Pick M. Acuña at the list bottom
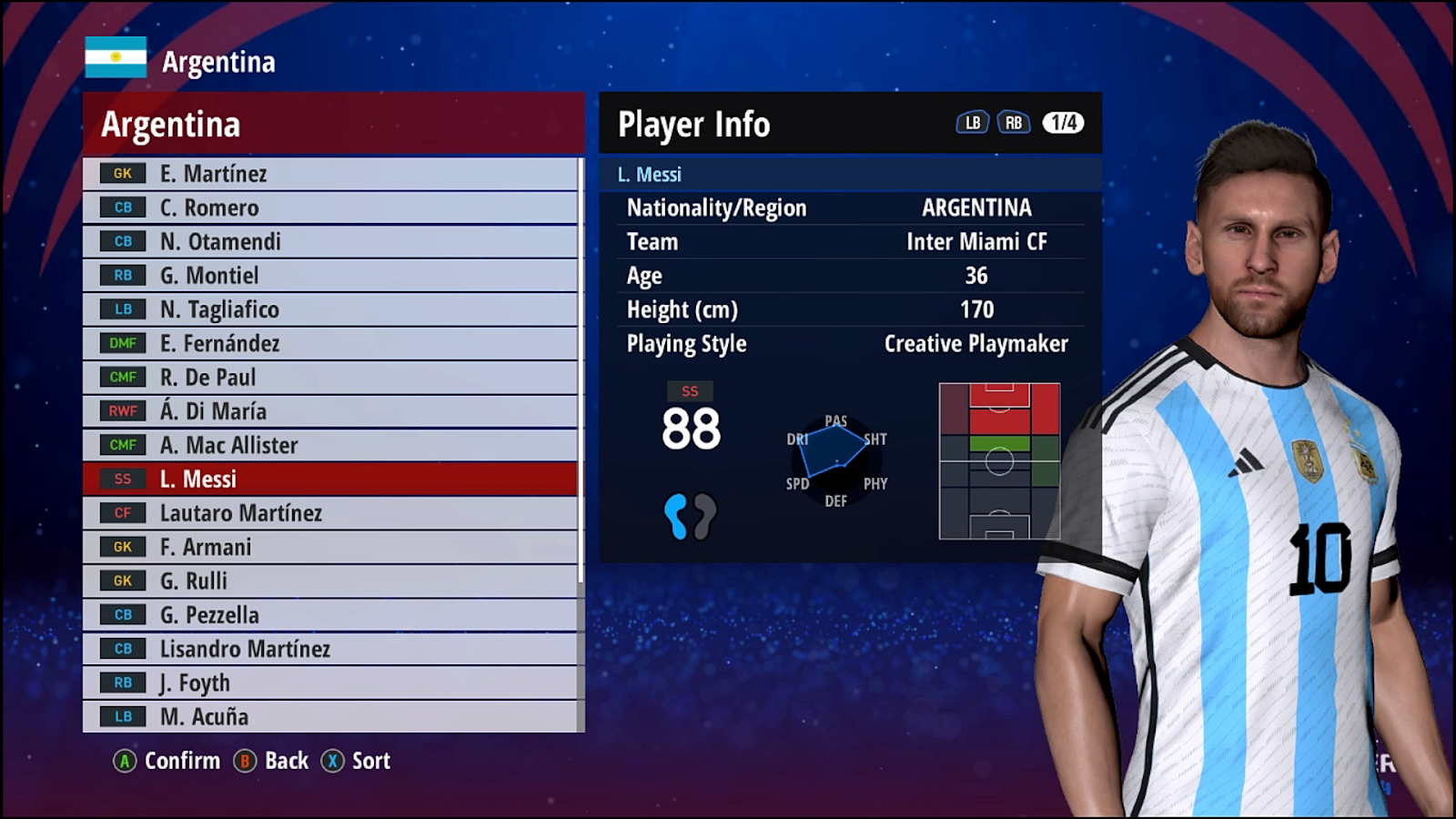The image size is (1456, 819). pyautogui.click(x=329, y=716)
